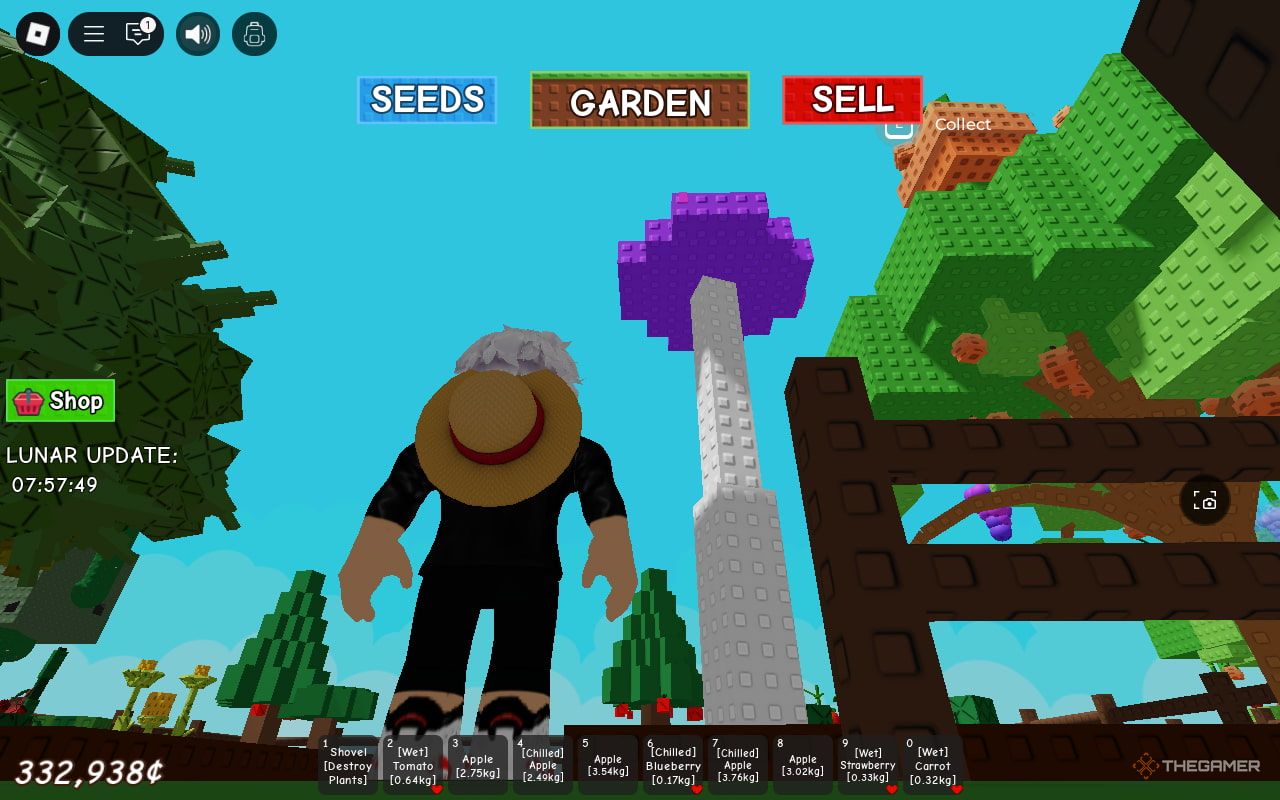Toggle the sound speaker icon
The height and width of the screenshot is (800, 1280).
coord(198,34)
